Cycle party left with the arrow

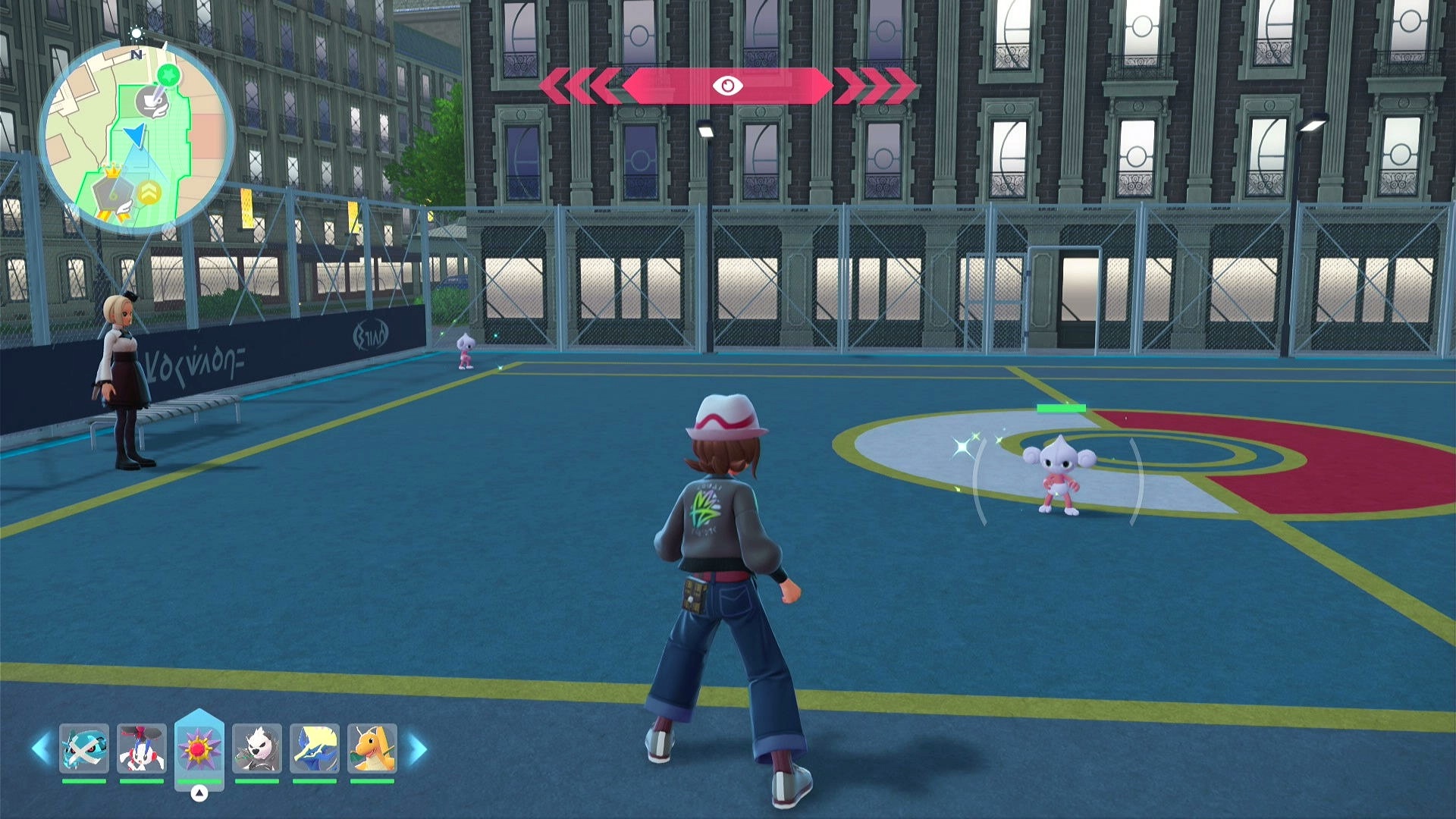[x=41, y=748]
